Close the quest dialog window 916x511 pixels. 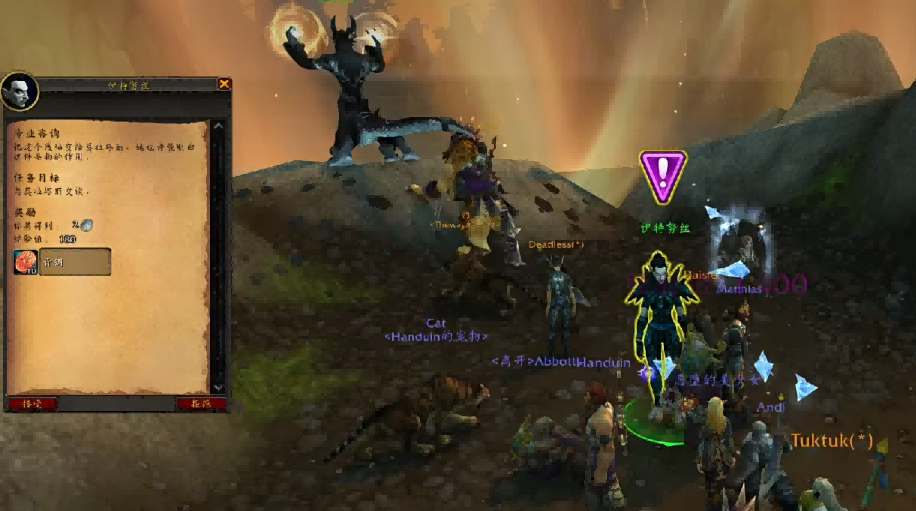[224, 85]
